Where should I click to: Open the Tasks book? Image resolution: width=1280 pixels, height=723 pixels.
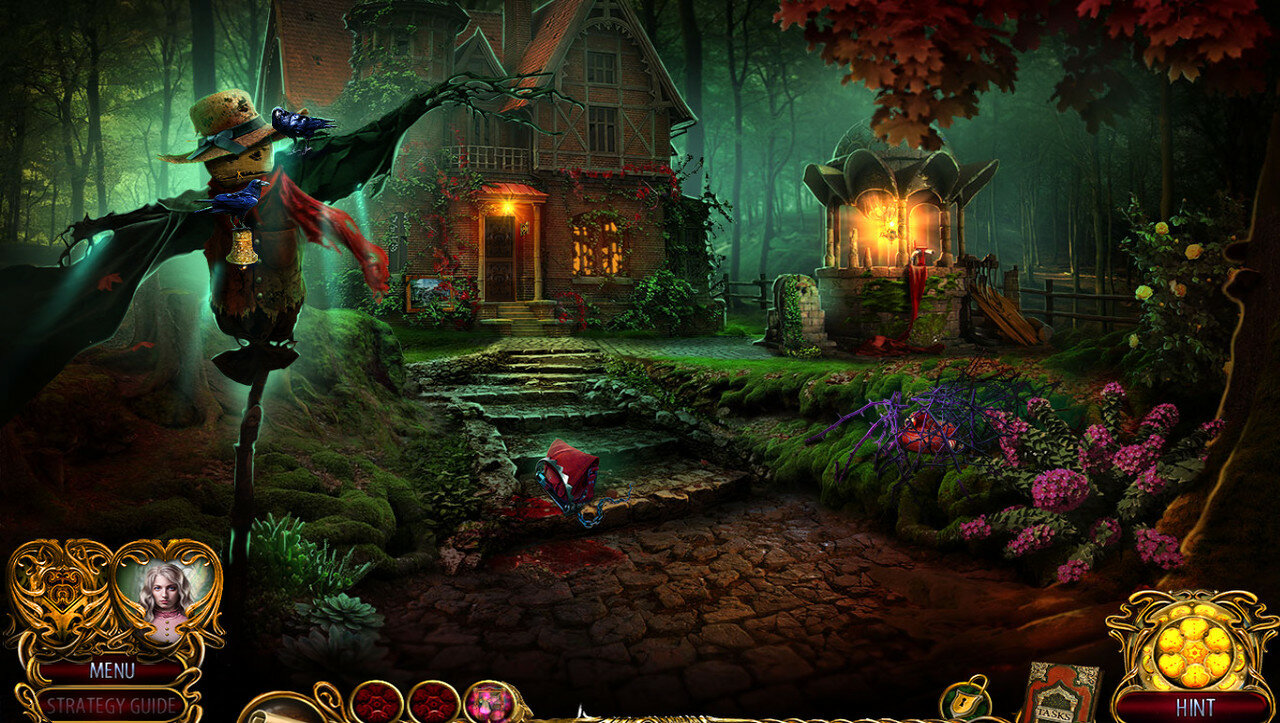click(1058, 694)
